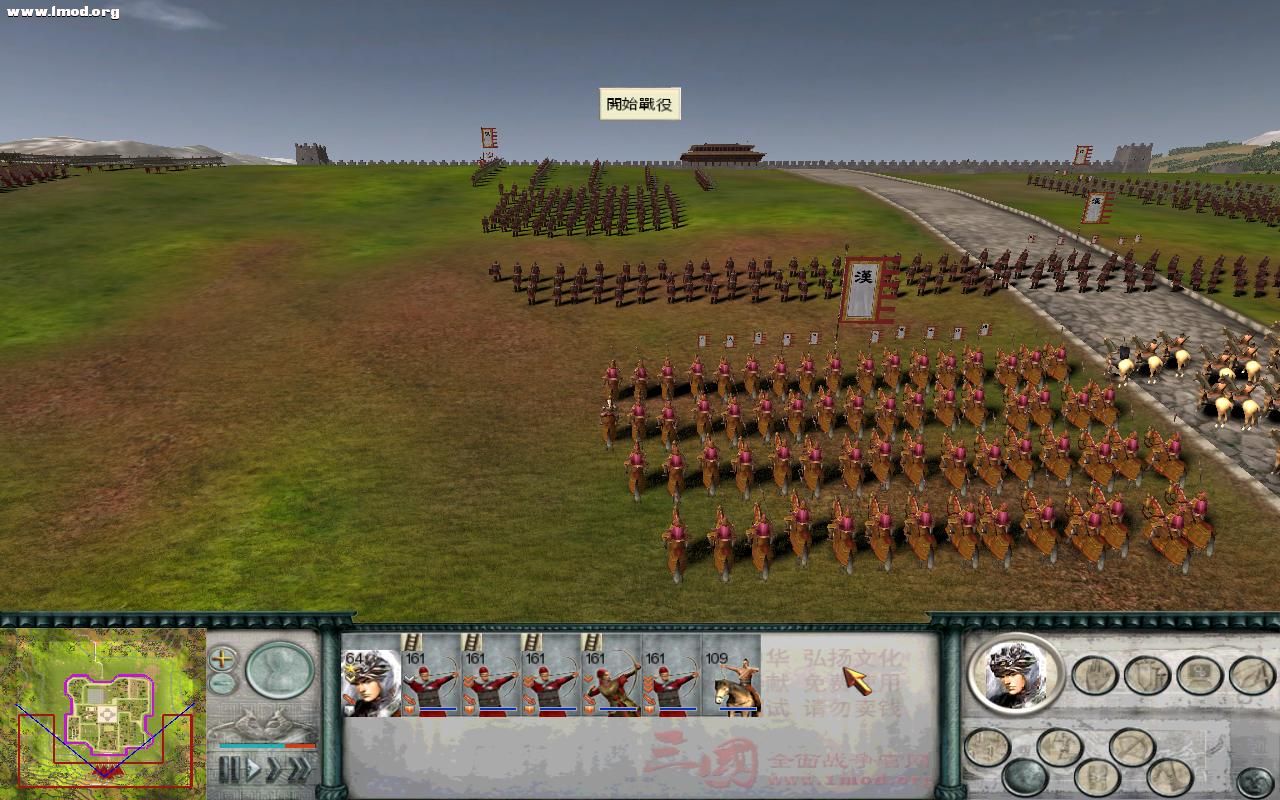Click the army strength balance bar

tap(267, 746)
